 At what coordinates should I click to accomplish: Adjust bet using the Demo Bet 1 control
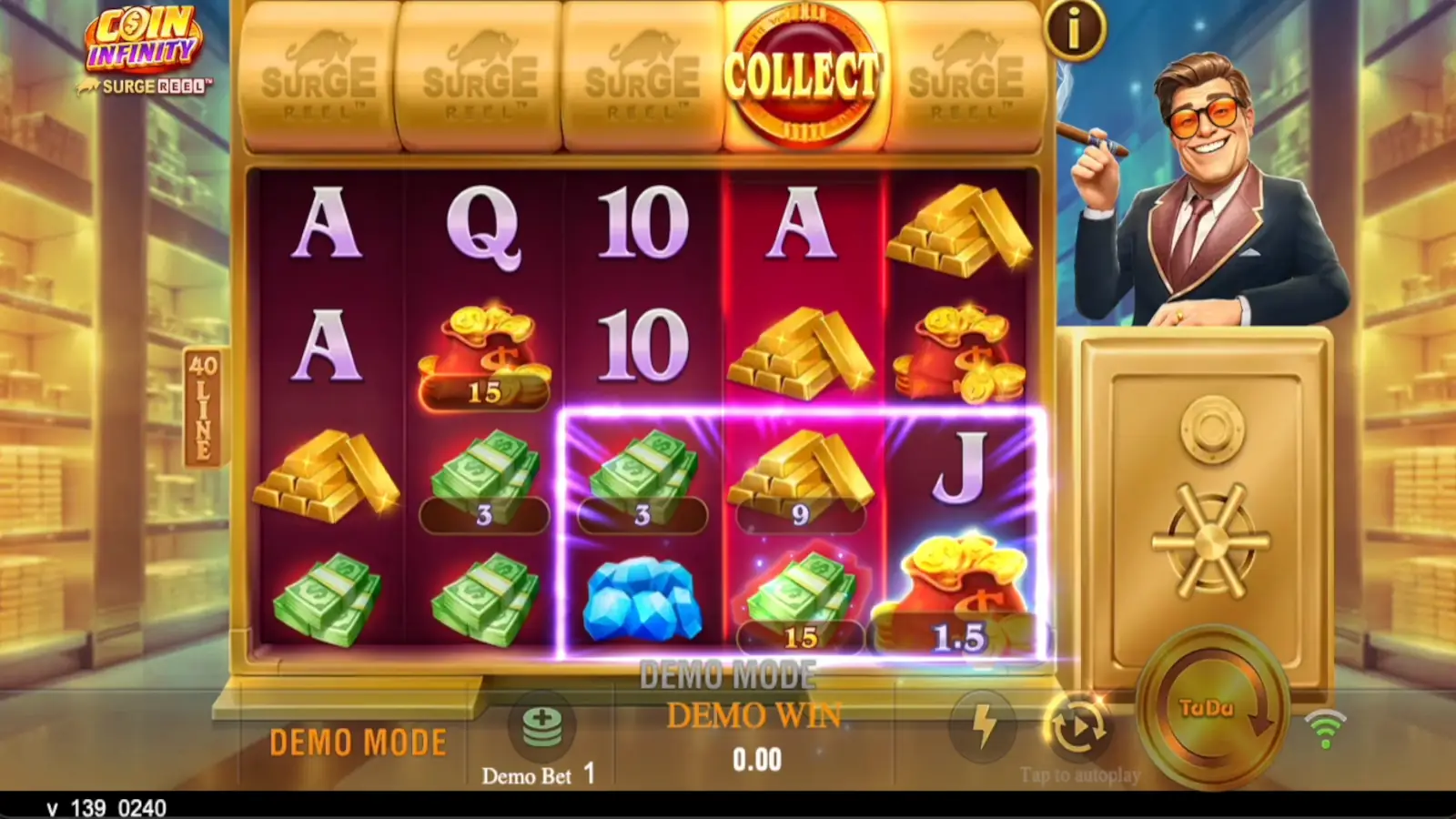[537, 775]
